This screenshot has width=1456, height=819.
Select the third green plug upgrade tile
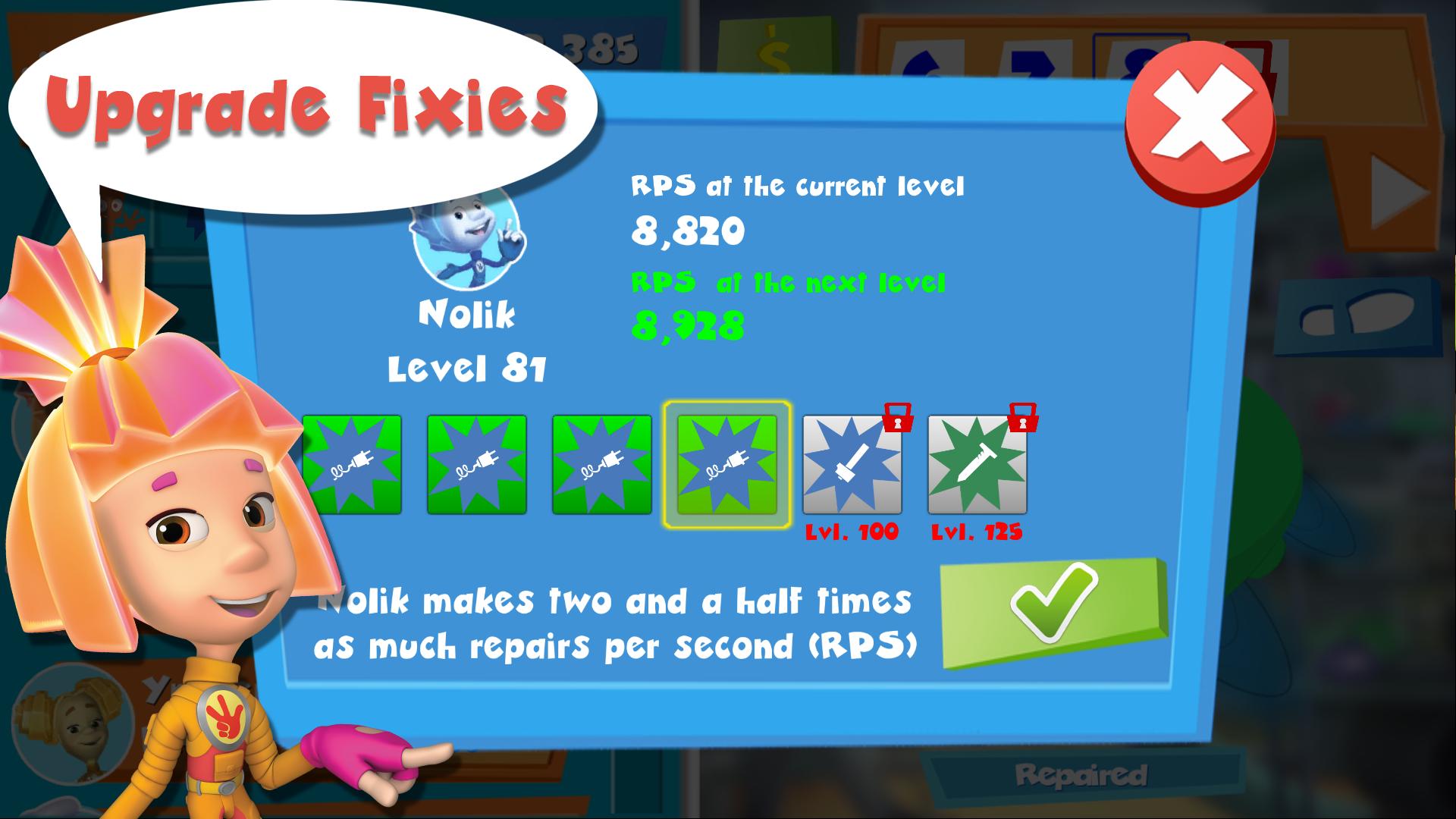pyautogui.click(x=601, y=463)
